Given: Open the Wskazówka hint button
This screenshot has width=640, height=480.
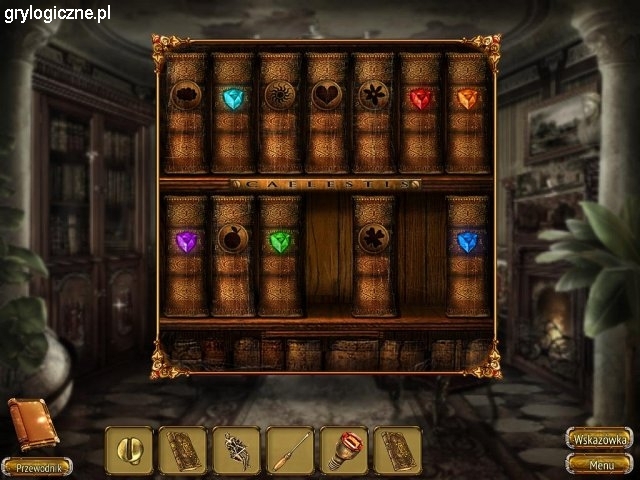Looking at the screenshot, I should coord(599,439).
